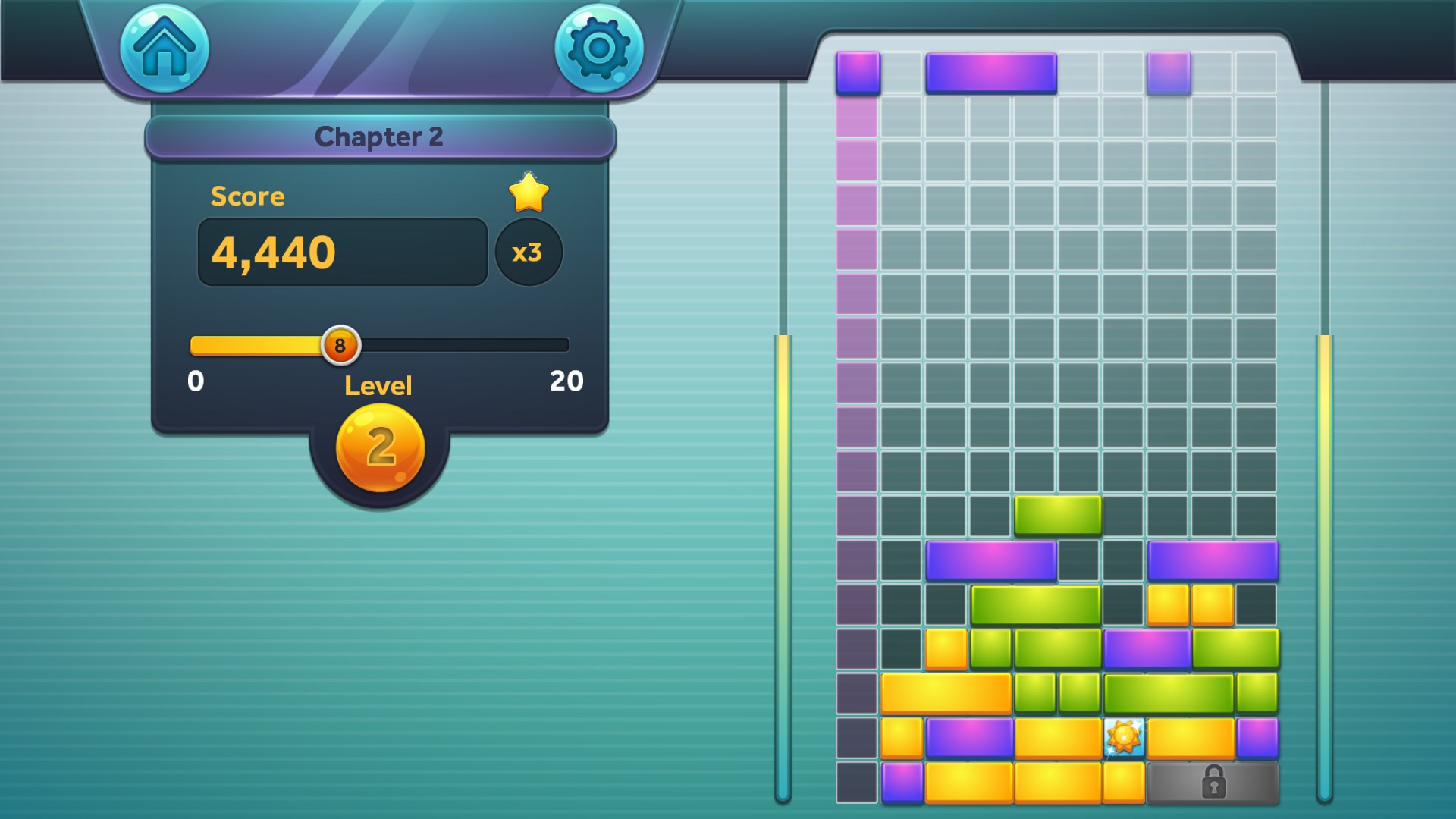Select the Score display field
The width and height of the screenshot is (1456, 819).
click(343, 251)
